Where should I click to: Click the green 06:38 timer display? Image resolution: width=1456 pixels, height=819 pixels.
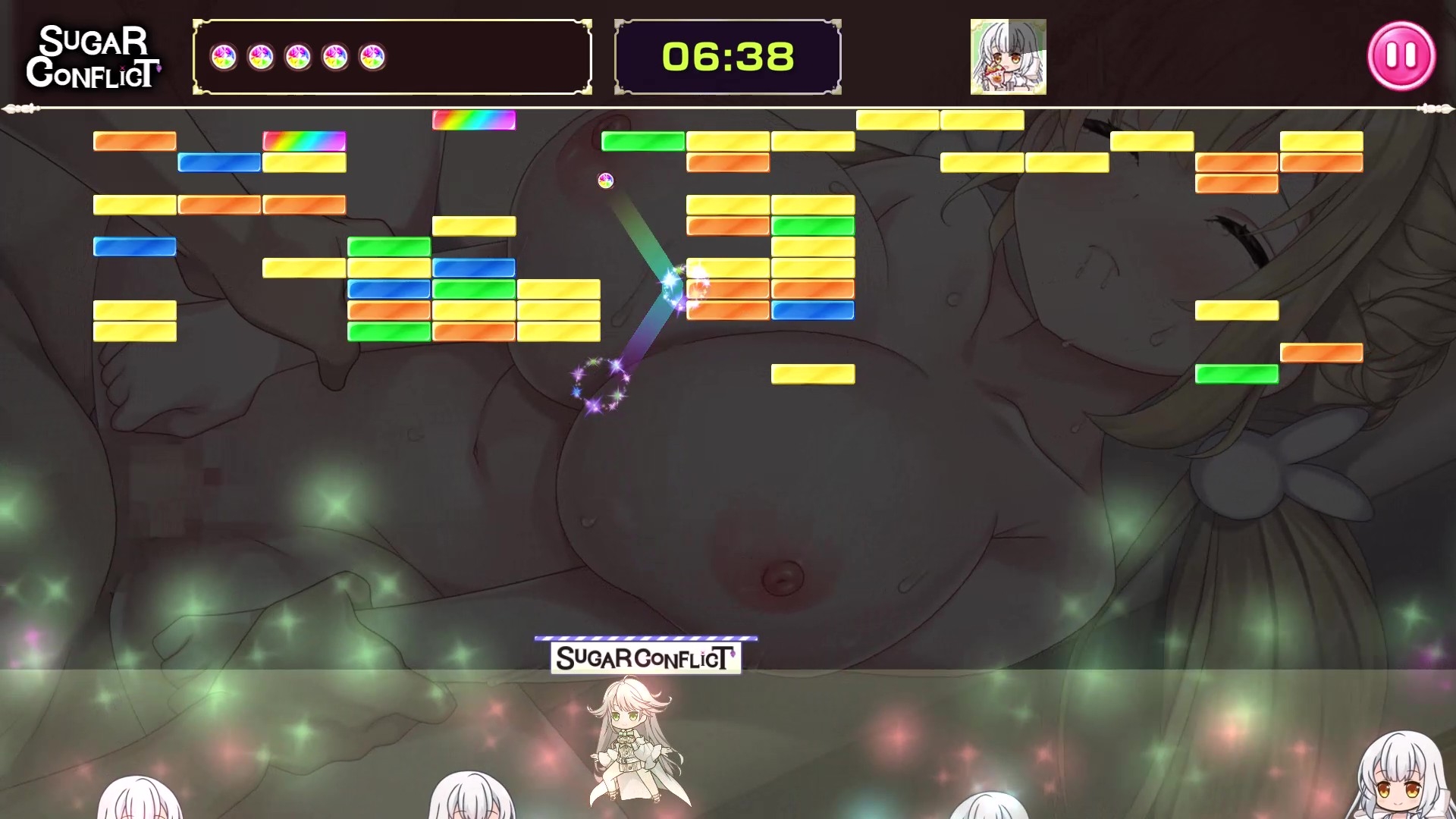tap(727, 56)
